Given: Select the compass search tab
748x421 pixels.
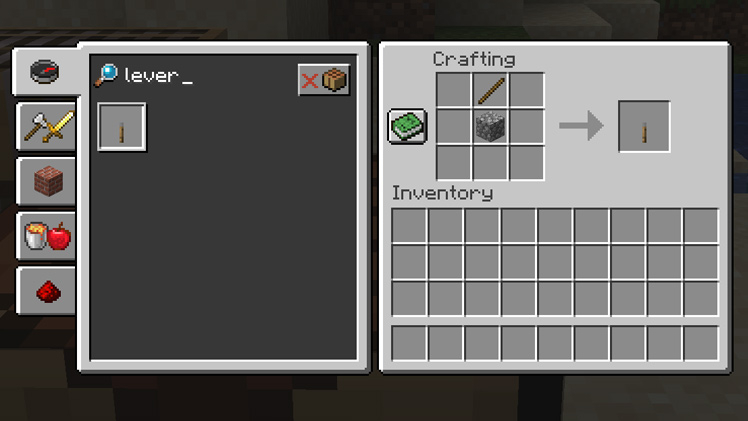Looking at the screenshot, I should (x=46, y=72).
